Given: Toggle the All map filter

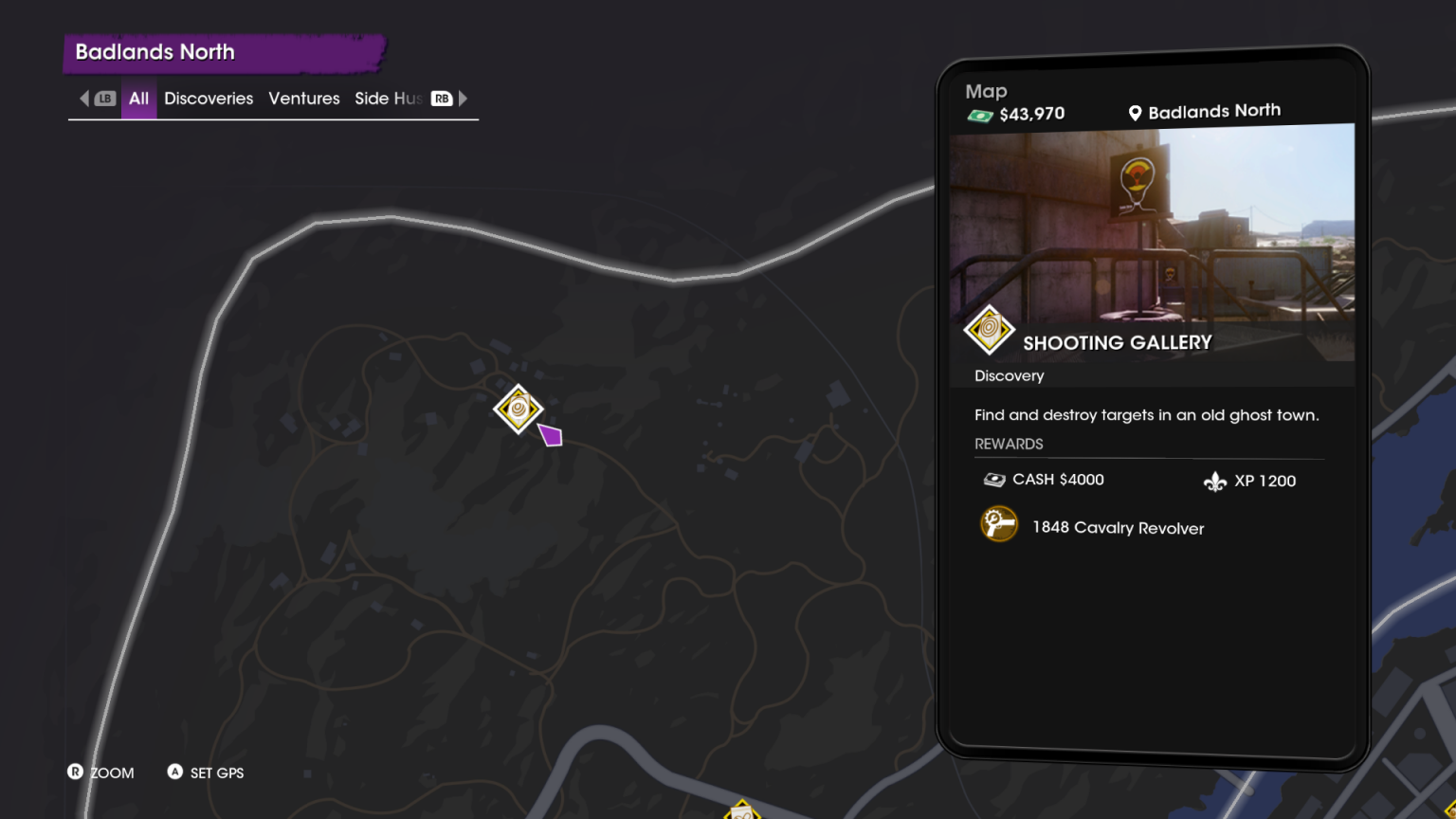Looking at the screenshot, I should pos(138,98).
